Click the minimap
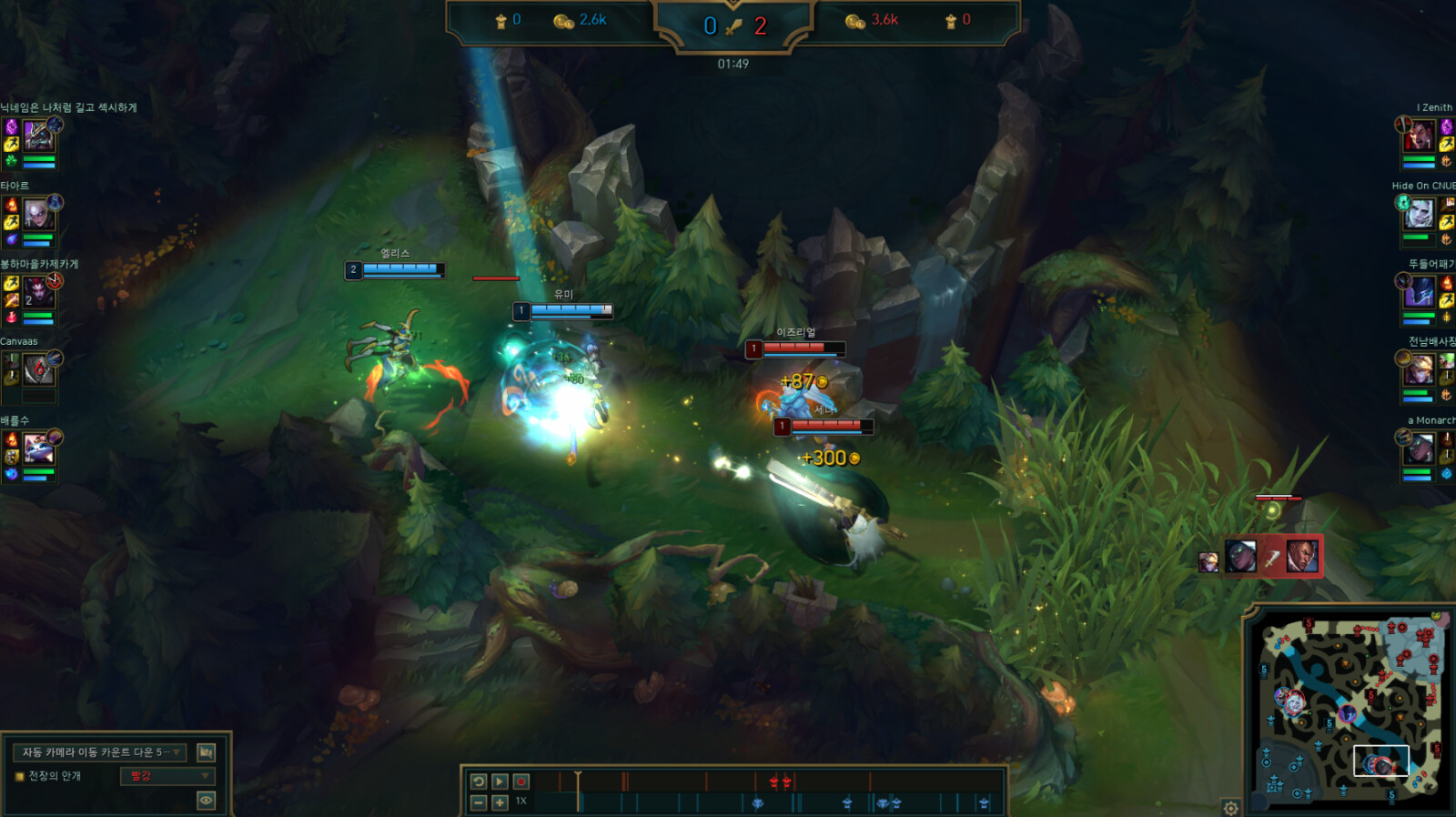This screenshot has height=817, width=1456. (1349, 711)
